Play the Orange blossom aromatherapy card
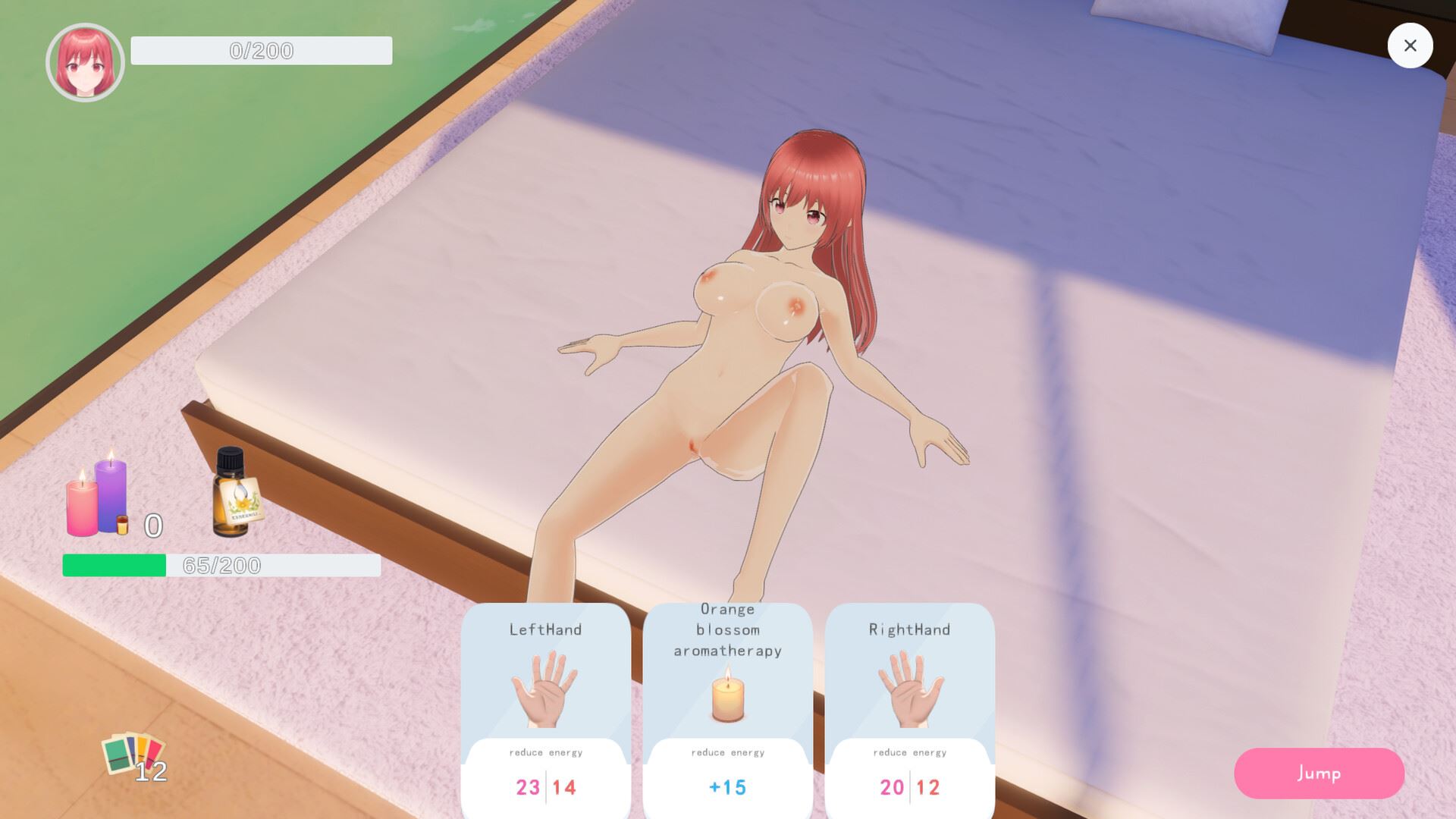 (x=727, y=705)
